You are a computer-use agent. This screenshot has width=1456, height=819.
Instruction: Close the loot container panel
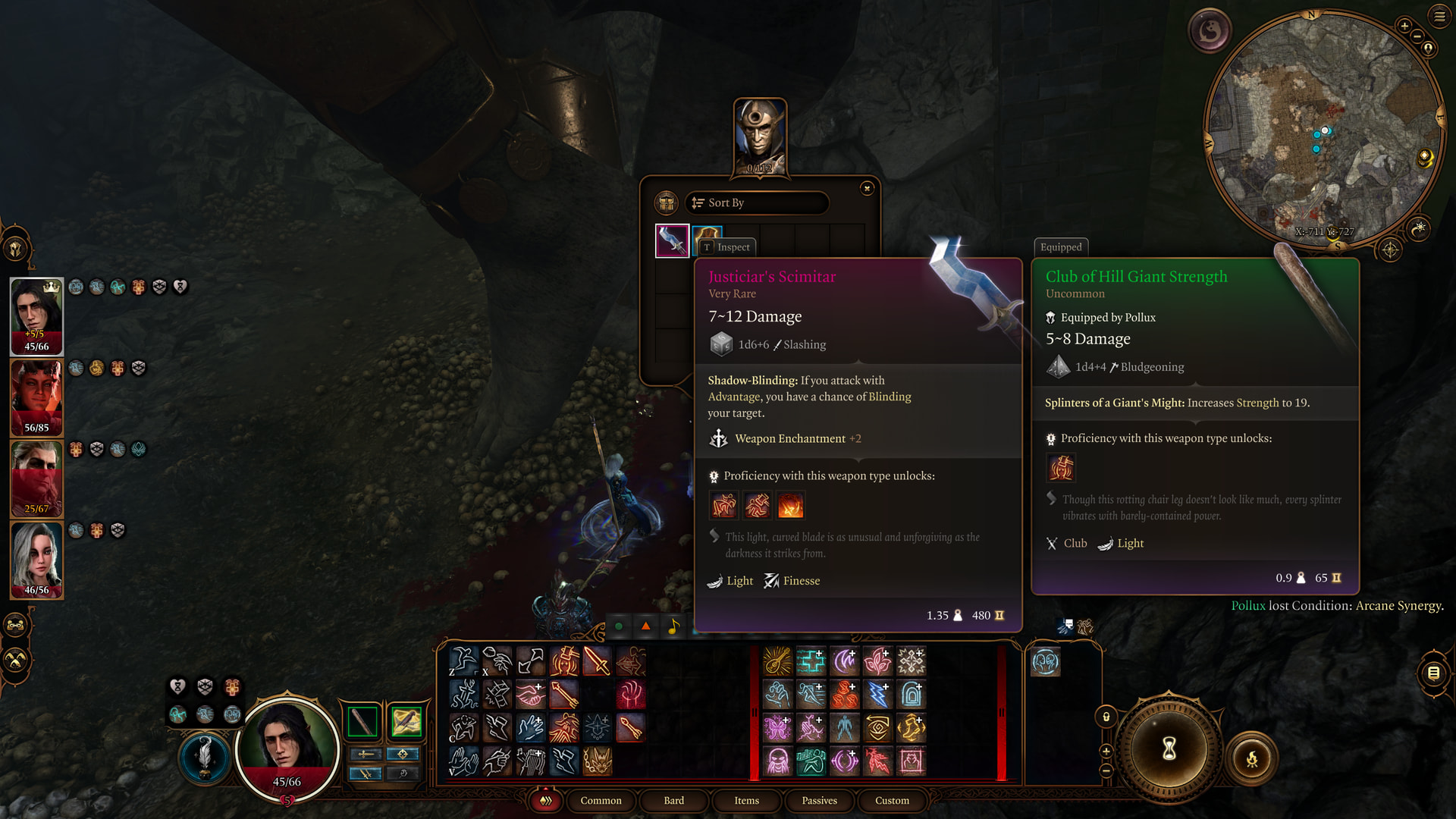coord(867,188)
